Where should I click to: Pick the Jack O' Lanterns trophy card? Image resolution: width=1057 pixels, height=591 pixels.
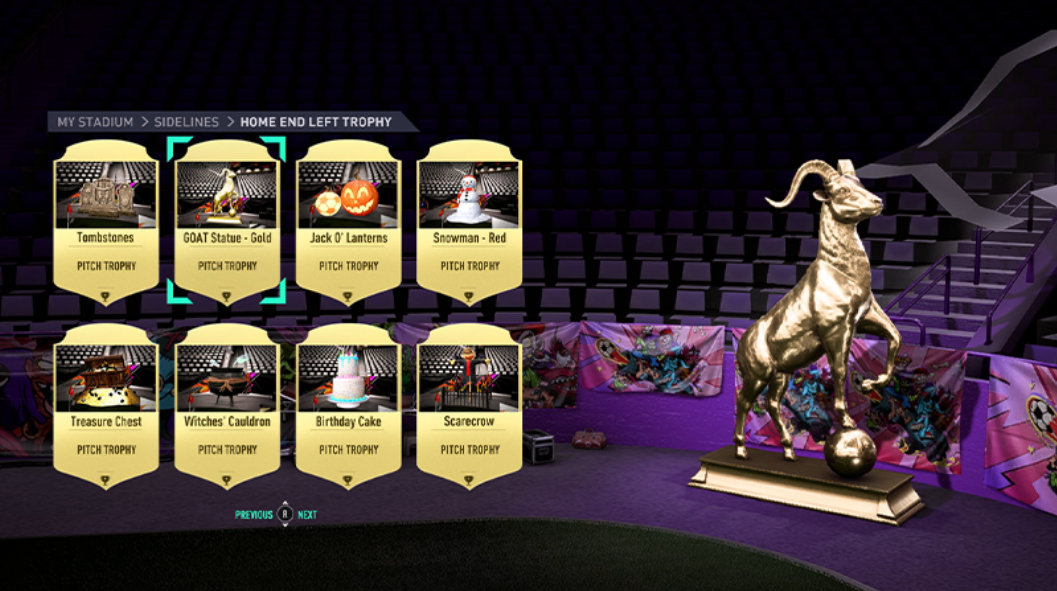[348, 222]
